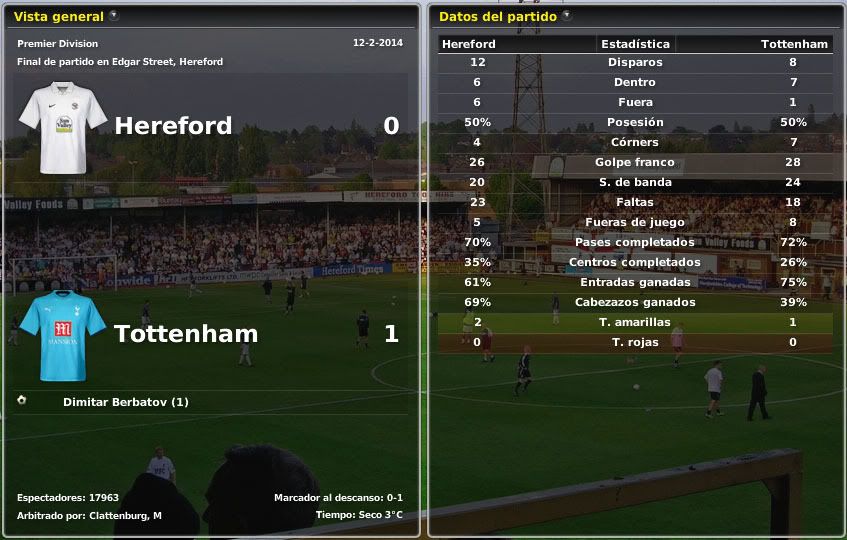Open the Vista general panel dropdown
This screenshot has height=540, width=847.
click(x=114, y=16)
